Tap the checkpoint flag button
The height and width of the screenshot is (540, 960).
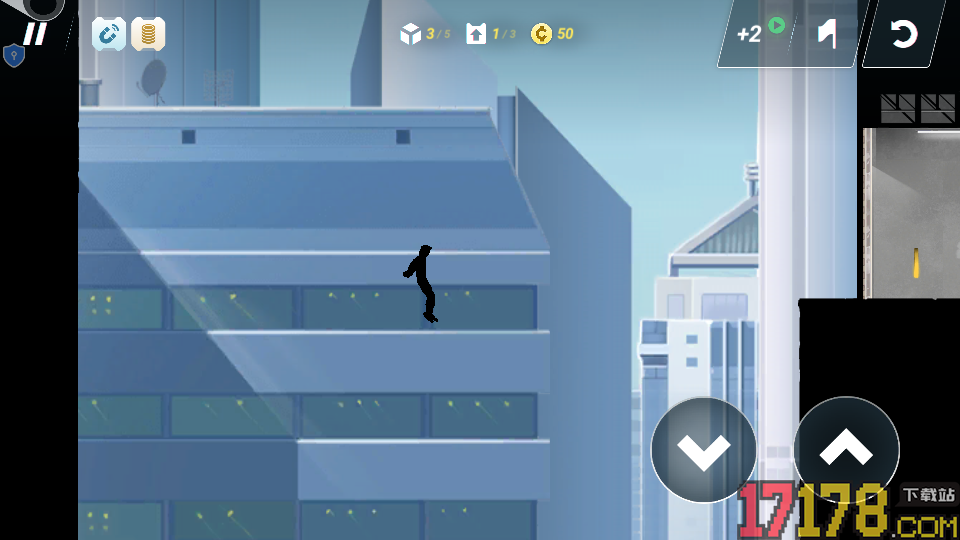tap(826, 34)
